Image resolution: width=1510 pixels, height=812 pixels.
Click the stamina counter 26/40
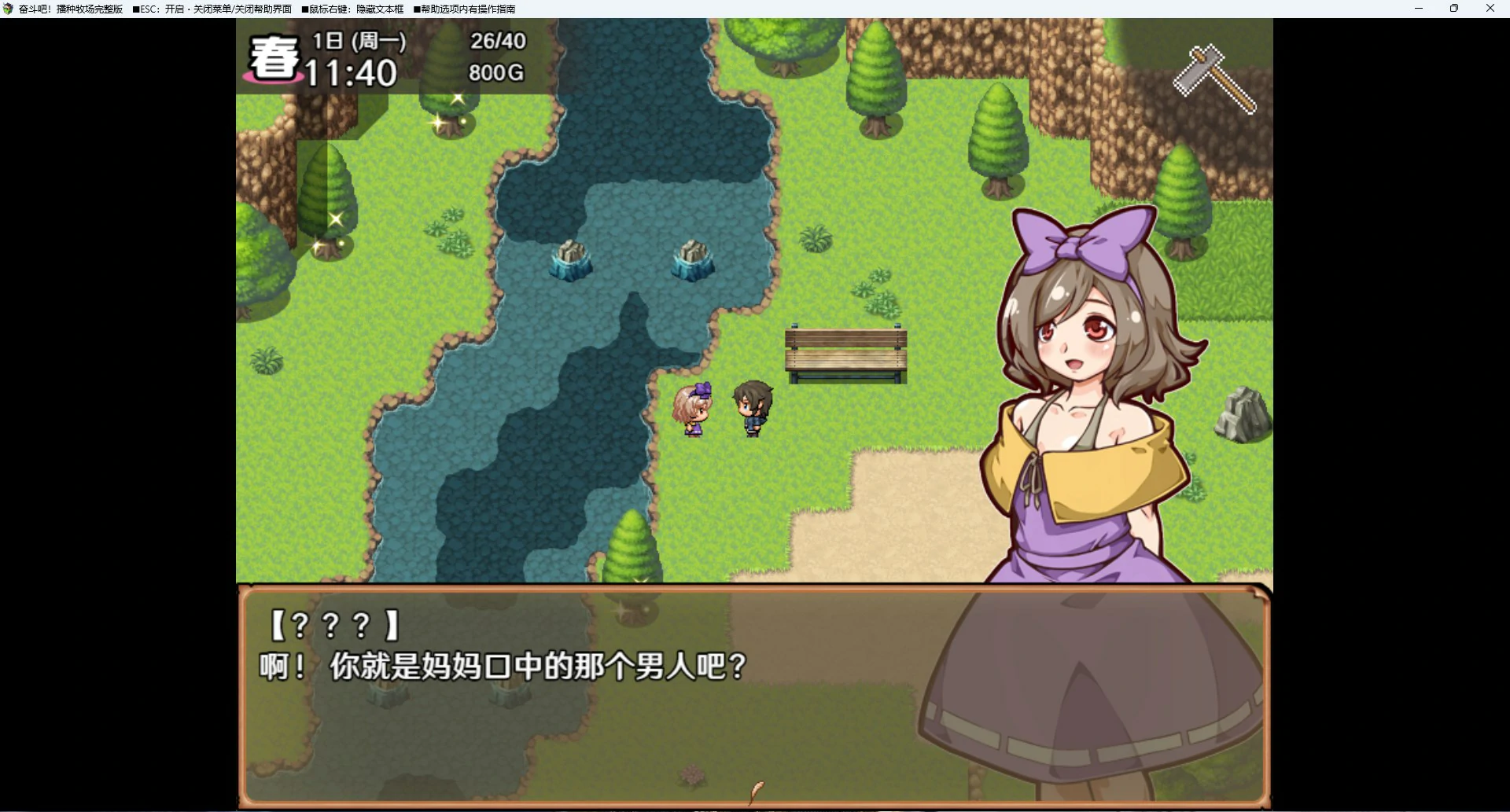point(496,42)
